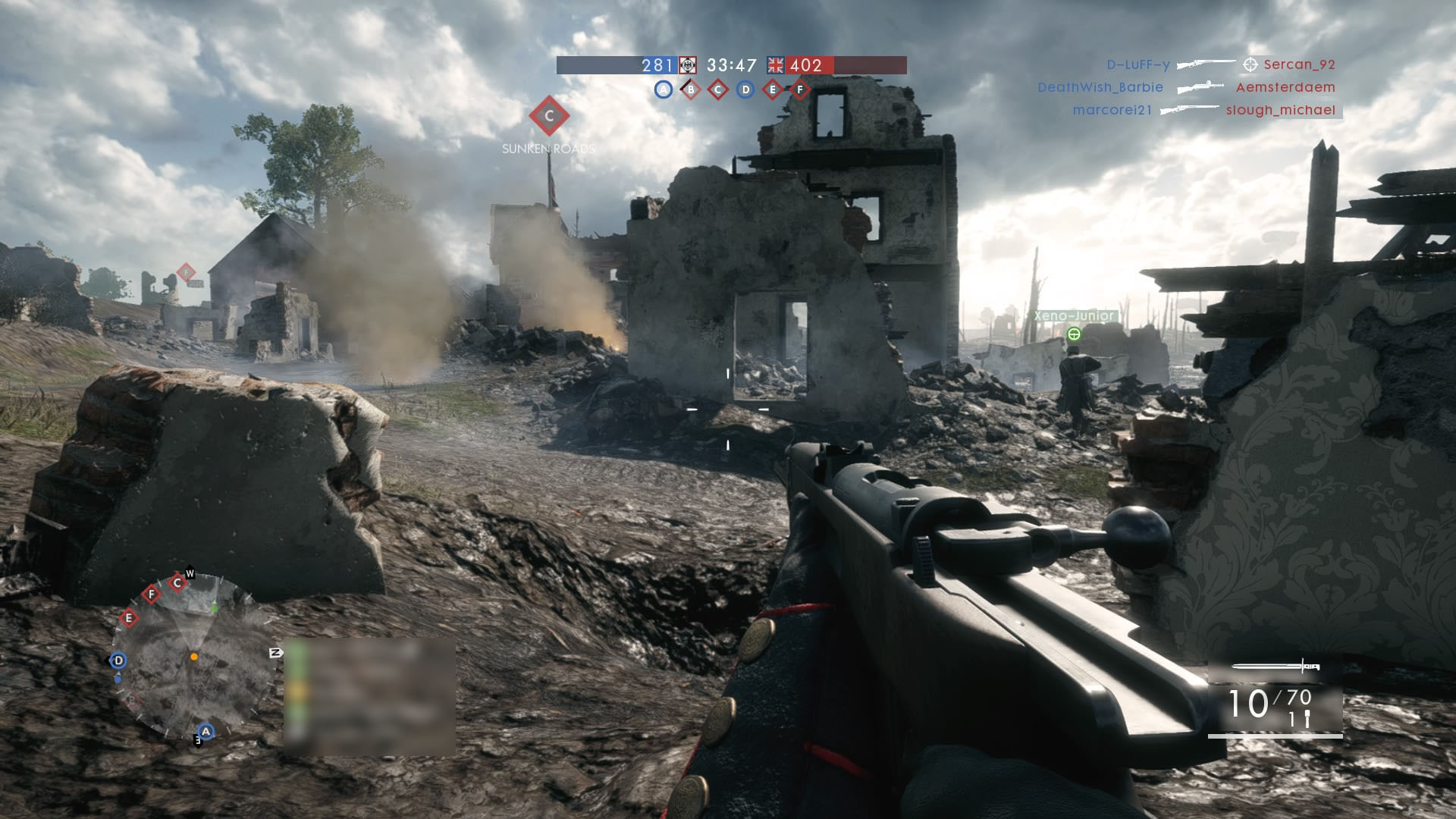Click the D flag marker on the minimap
Image resolution: width=1456 pixels, height=819 pixels.
tap(118, 661)
